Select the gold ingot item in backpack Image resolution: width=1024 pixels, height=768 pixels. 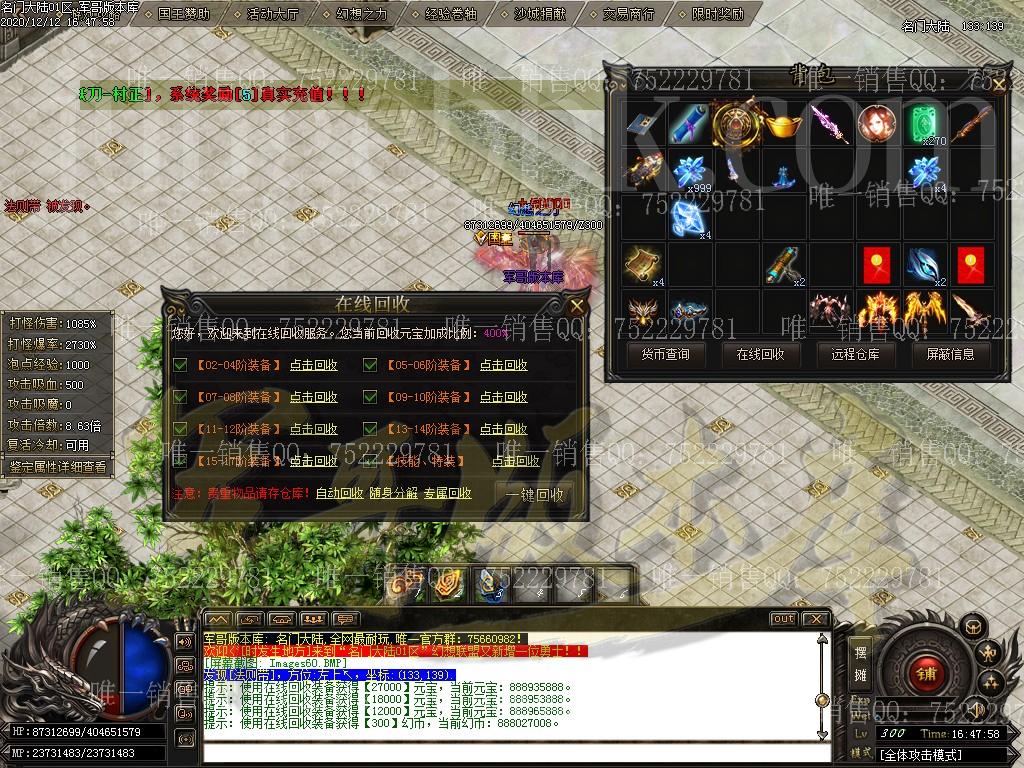[x=784, y=125]
